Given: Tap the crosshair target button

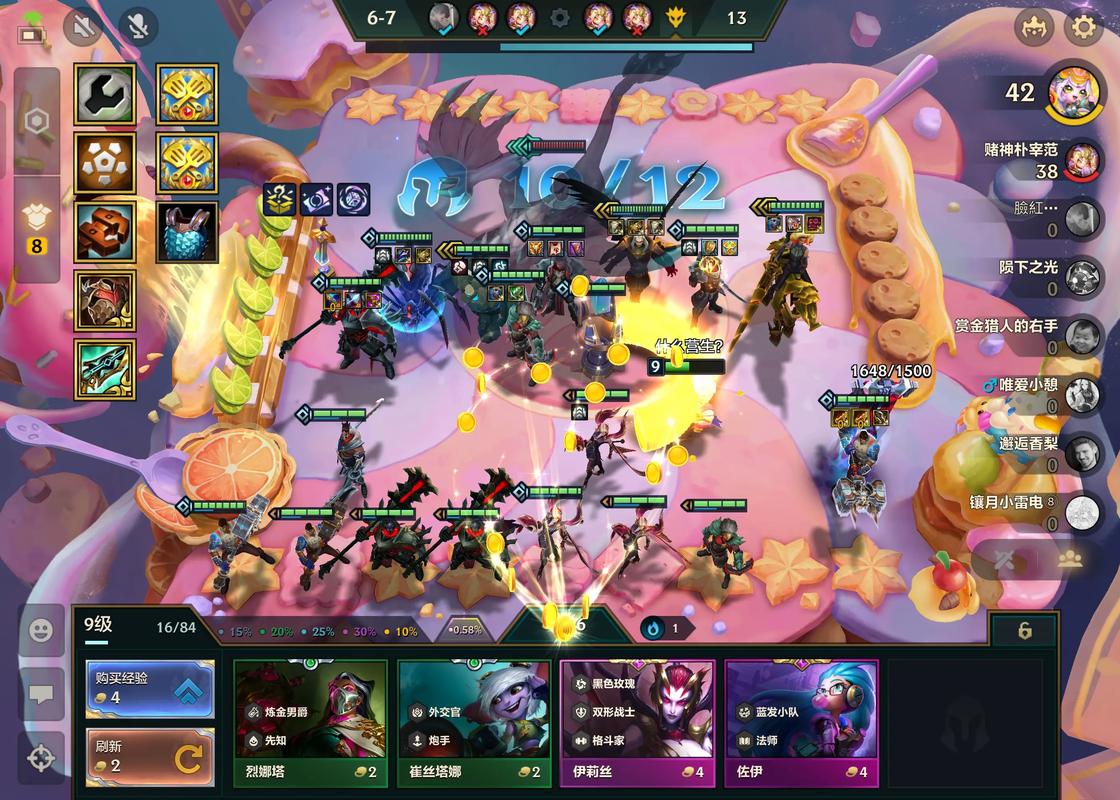Looking at the screenshot, I should click(41, 758).
